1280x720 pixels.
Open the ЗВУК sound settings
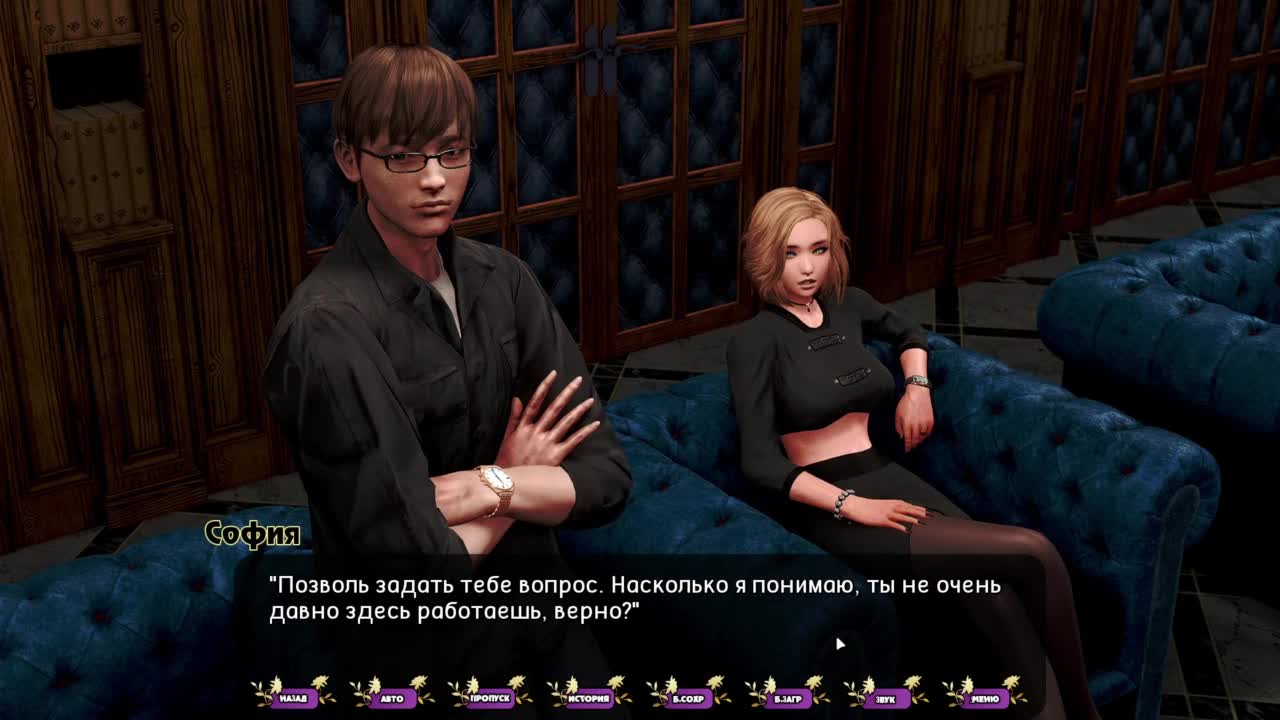(885, 697)
